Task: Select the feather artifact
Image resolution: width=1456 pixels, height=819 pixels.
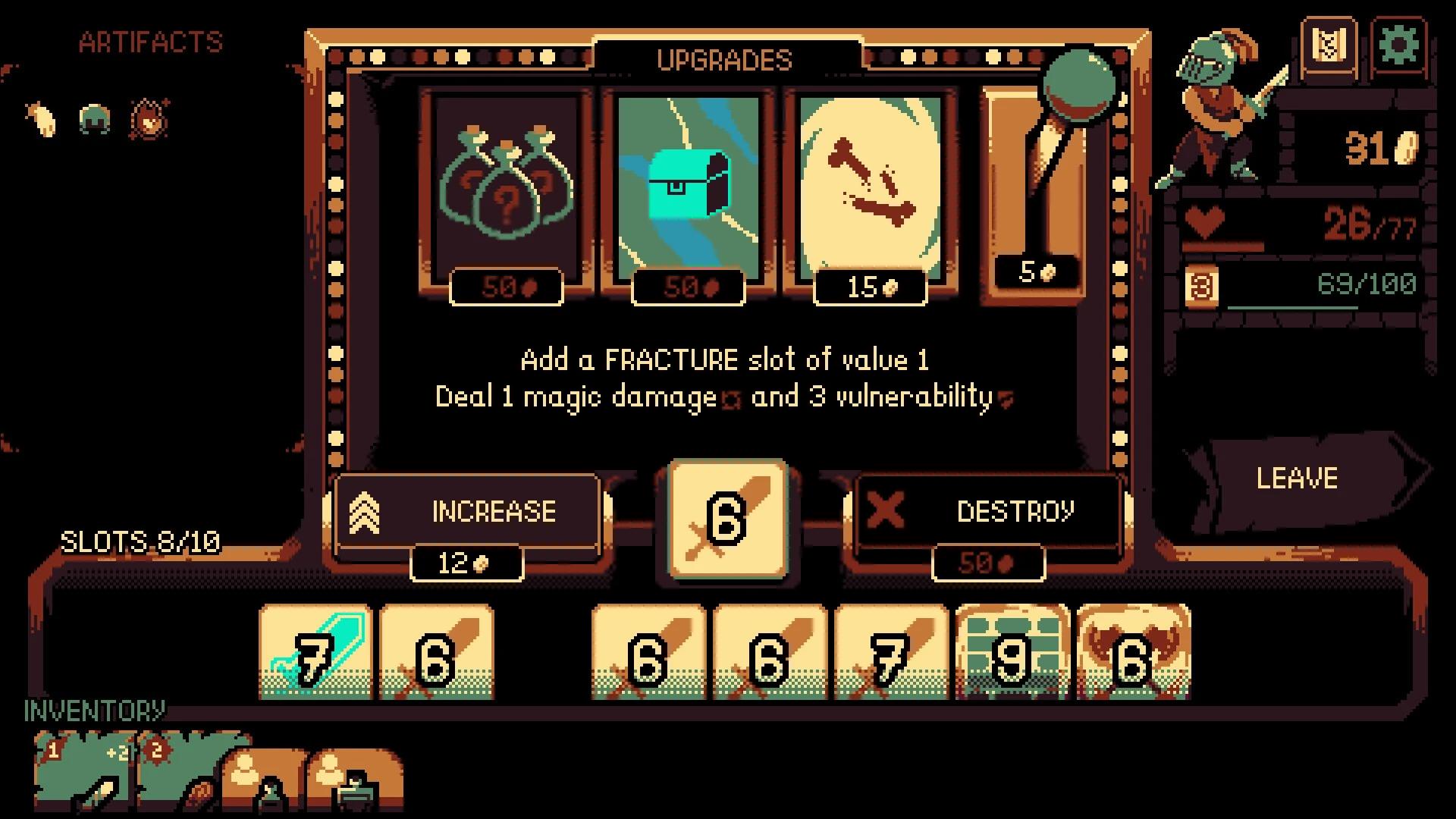Action: point(43,119)
